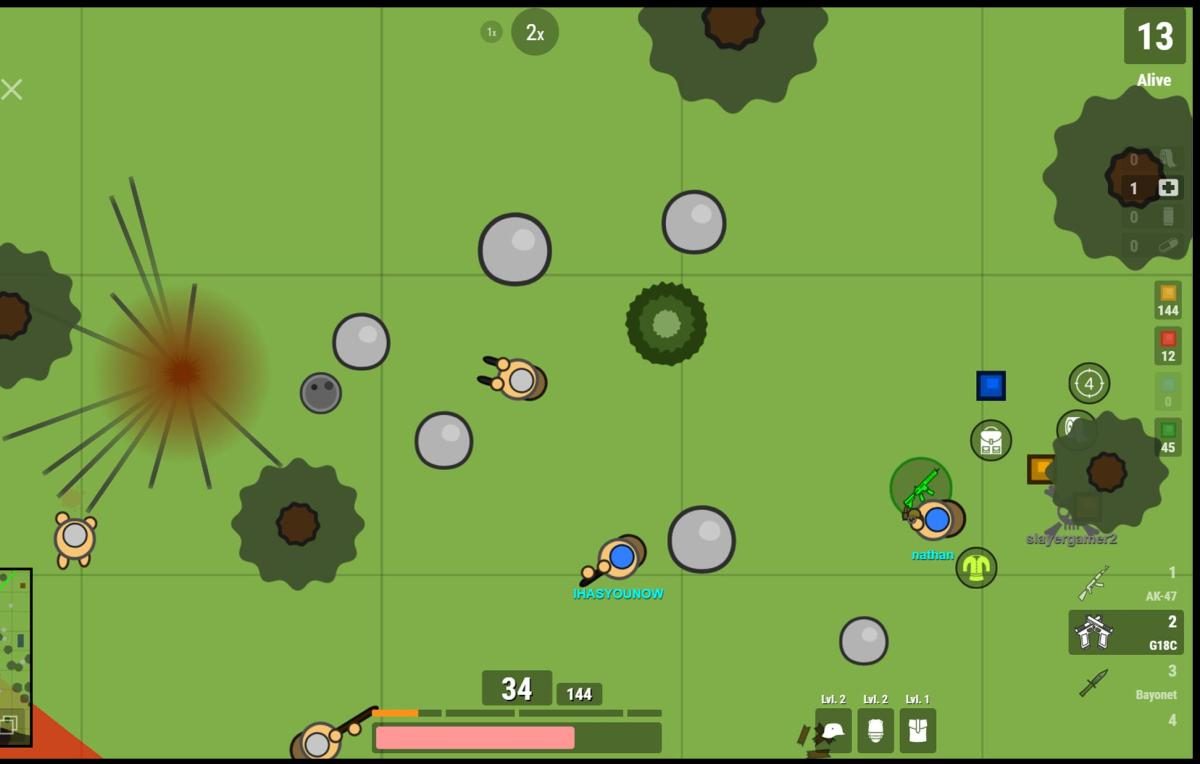Select the red shotgun ammo slot
Screen dimensions: 1200x764
1167,345
